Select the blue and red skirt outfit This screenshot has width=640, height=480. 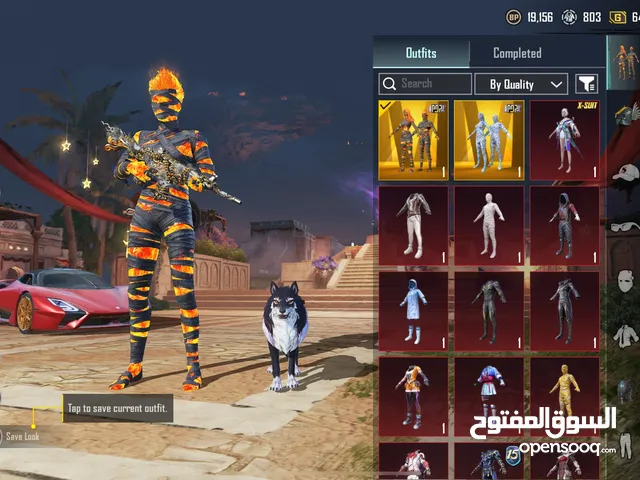489,393
